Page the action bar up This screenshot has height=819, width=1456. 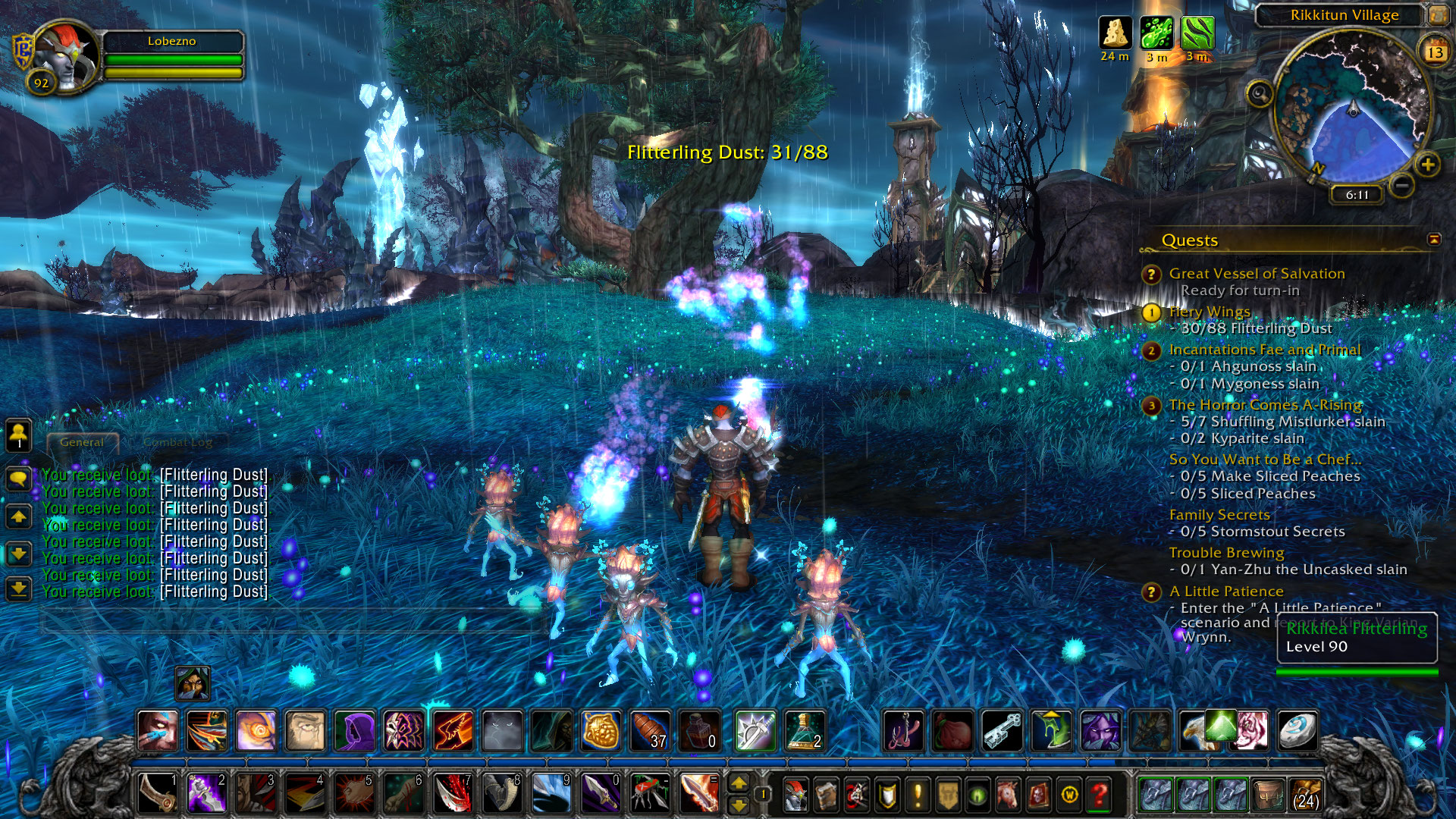point(739,783)
